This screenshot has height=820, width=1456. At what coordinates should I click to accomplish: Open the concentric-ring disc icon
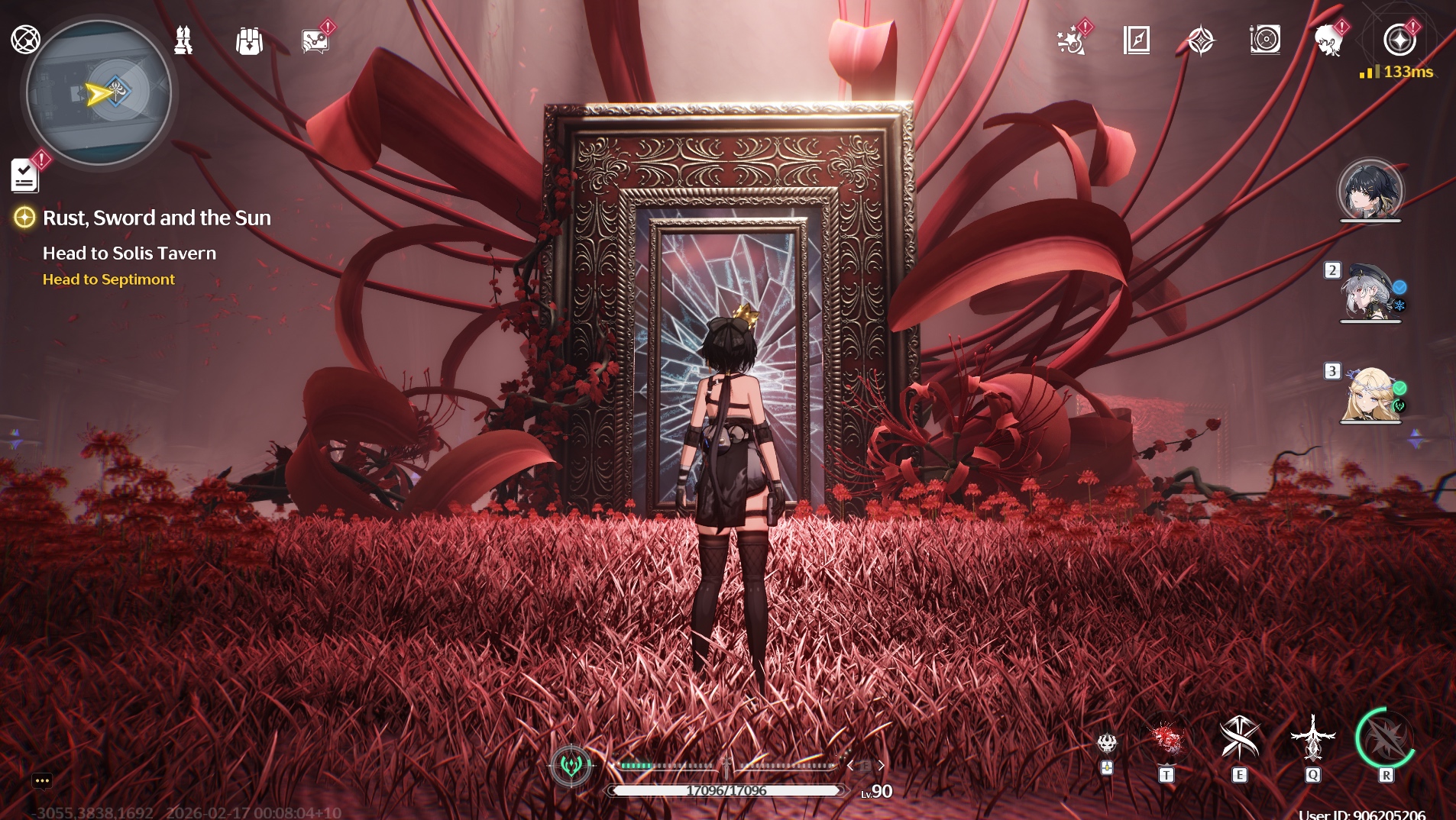pos(1265,40)
